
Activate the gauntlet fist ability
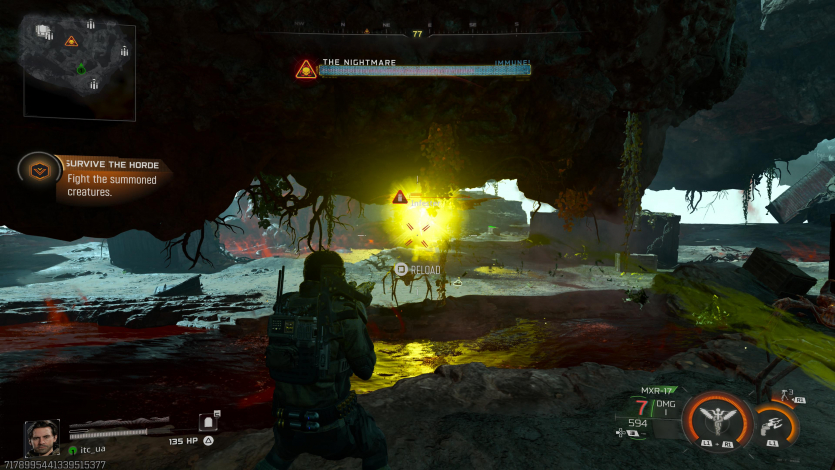coord(775,426)
